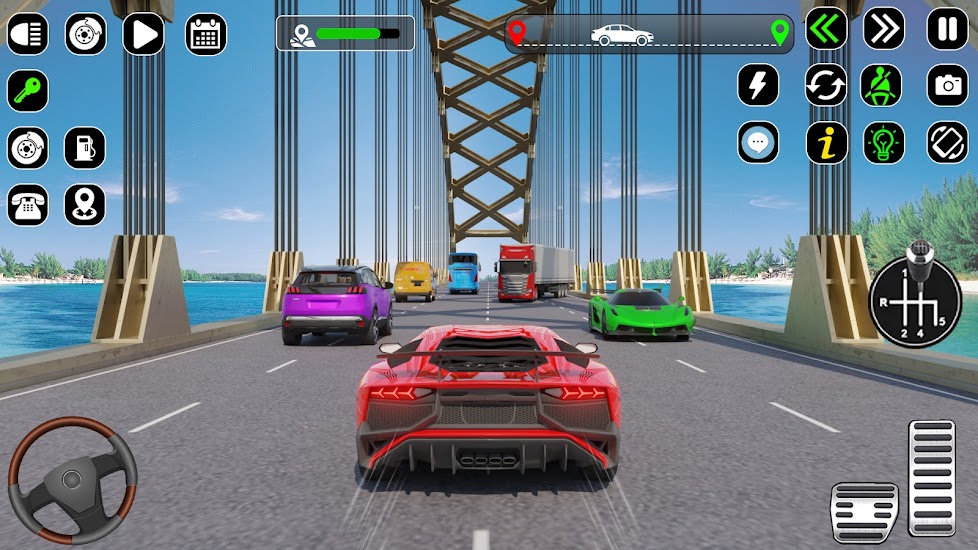978x550 pixels.
Task: Toggle the green light bulb icon
Action: (884, 143)
